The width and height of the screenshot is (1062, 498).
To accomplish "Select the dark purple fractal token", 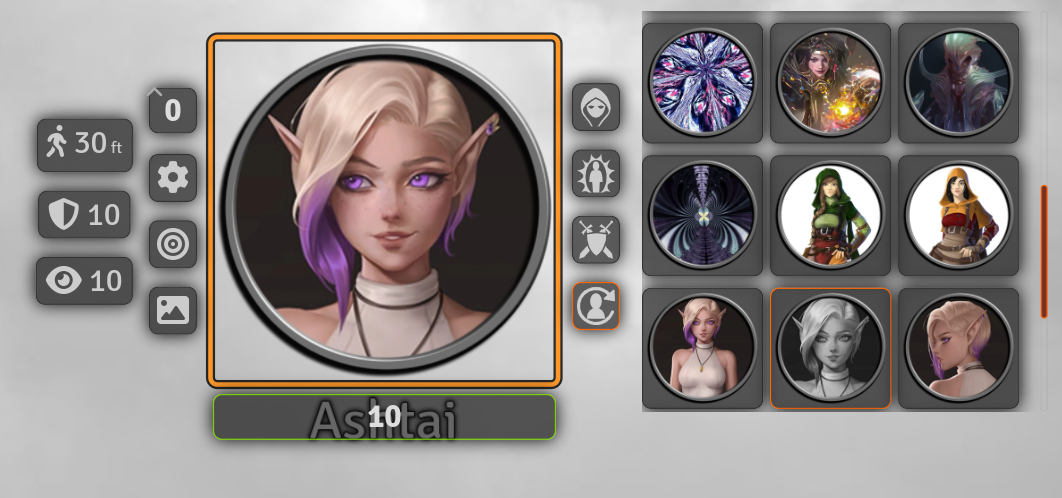I will [x=702, y=215].
